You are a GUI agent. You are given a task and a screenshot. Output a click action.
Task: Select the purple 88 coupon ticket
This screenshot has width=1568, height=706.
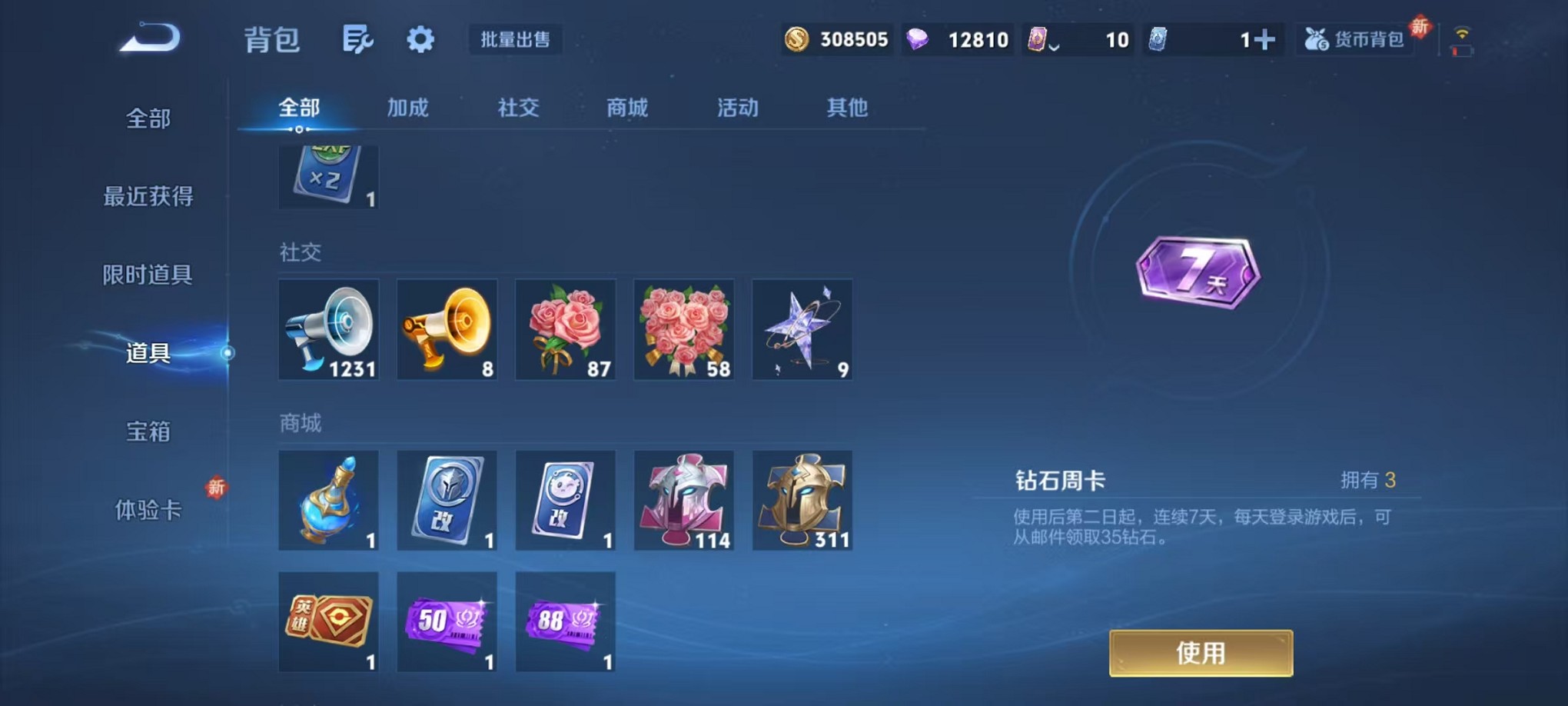pos(566,621)
